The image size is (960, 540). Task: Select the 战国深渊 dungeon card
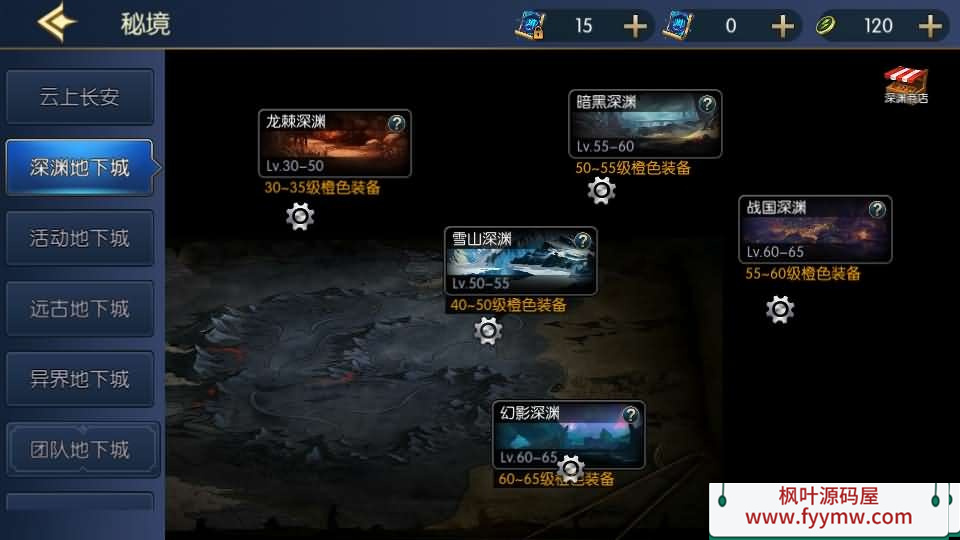(815, 230)
